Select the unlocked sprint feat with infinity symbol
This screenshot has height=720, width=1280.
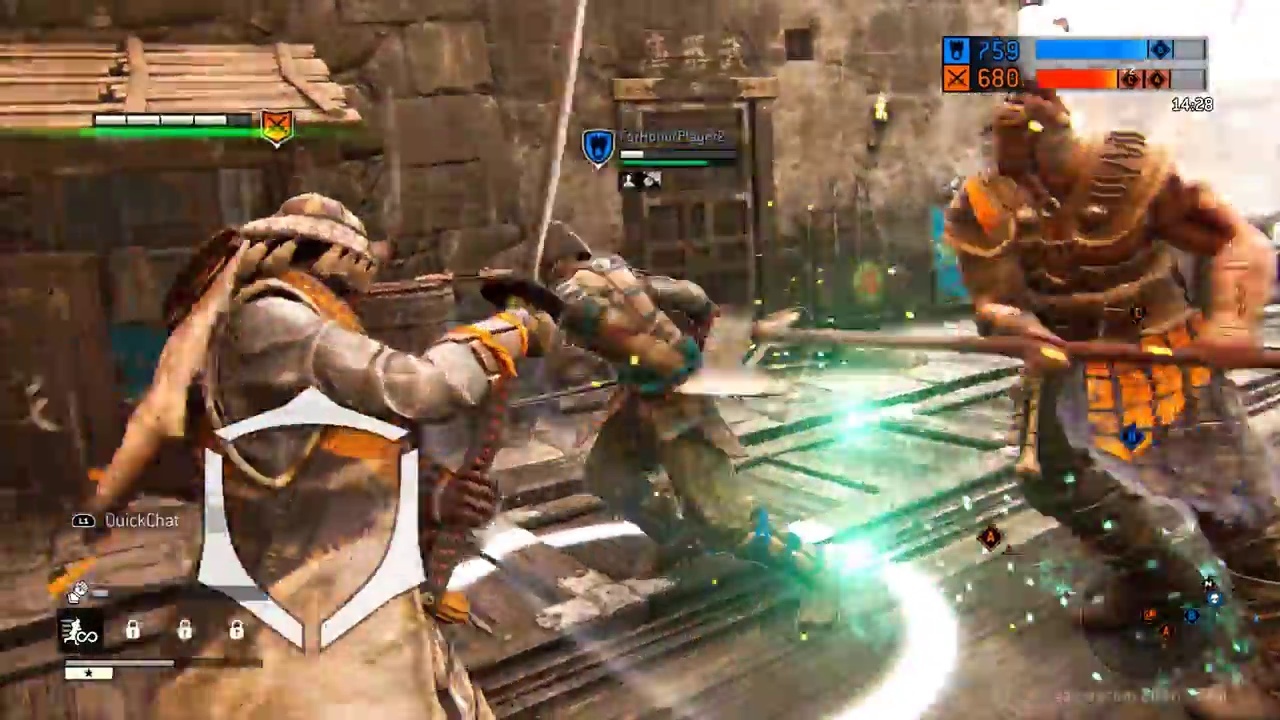click(x=78, y=632)
